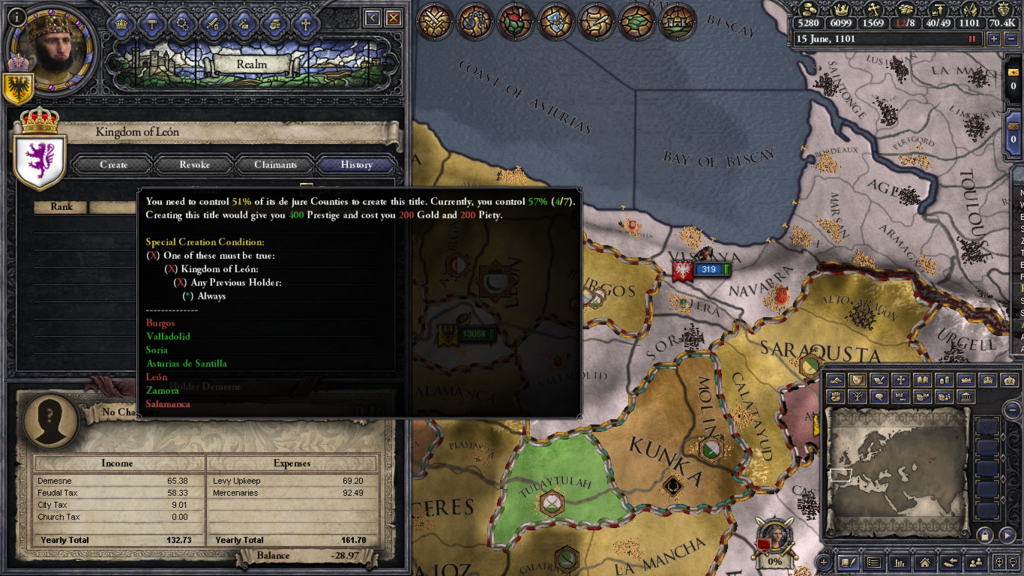Open the crown tab icon above the Realm banner
Screen dimensions: 1024x576
click(121, 22)
